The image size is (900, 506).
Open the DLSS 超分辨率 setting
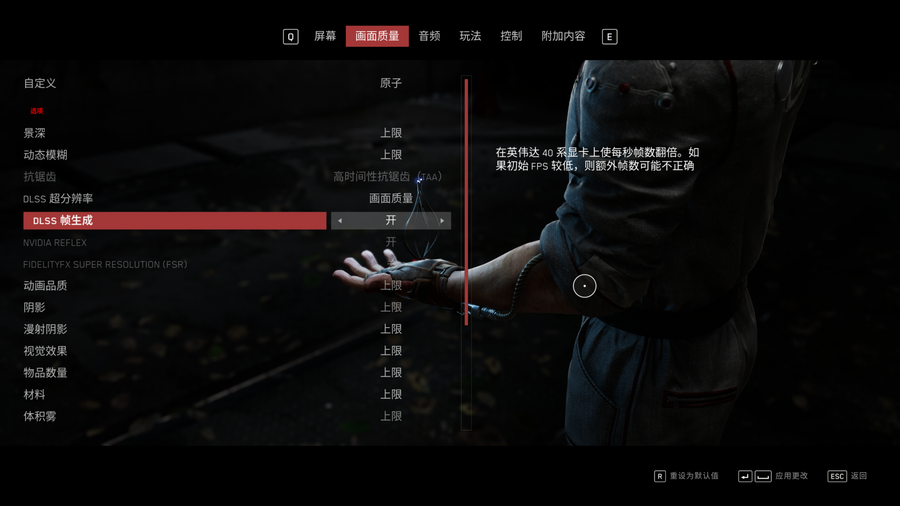click(x=58, y=199)
